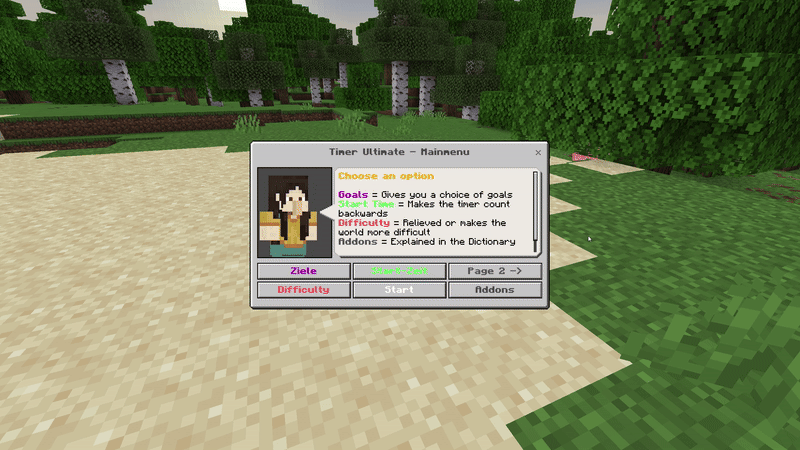Click the white Start button
This screenshot has height=450, width=800.
(x=399, y=290)
